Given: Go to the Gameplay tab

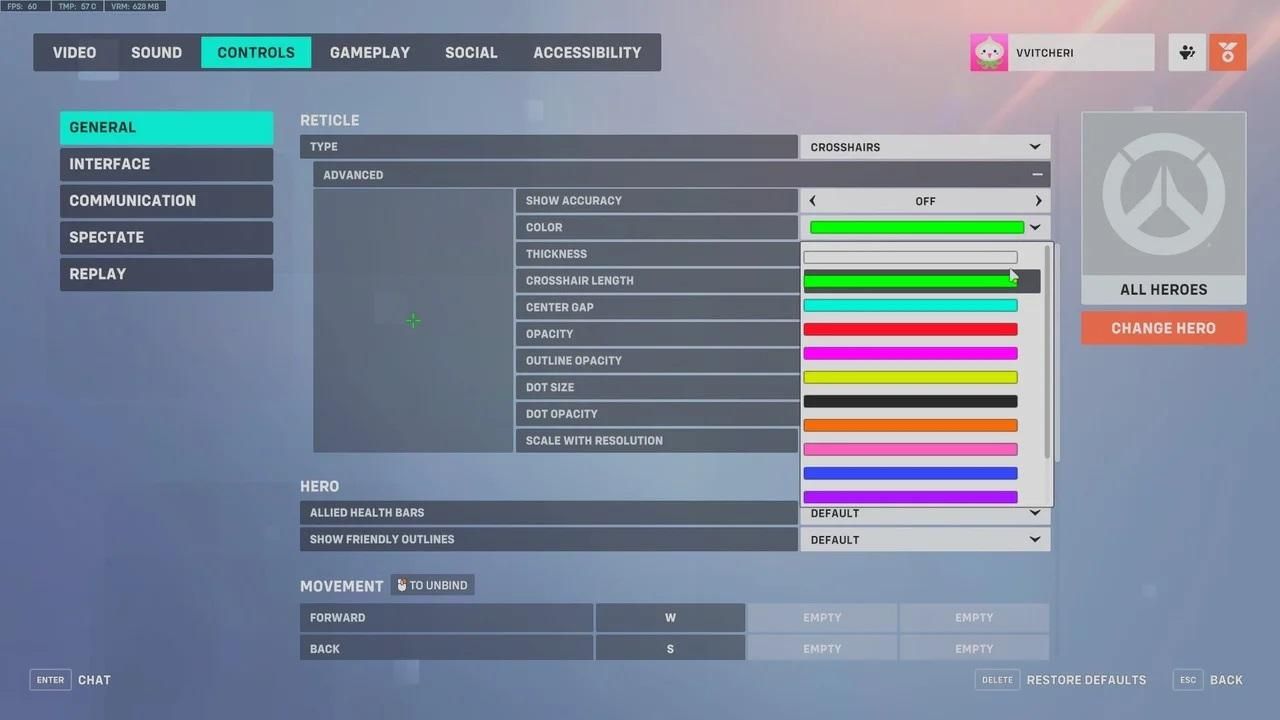Looking at the screenshot, I should [x=370, y=53].
